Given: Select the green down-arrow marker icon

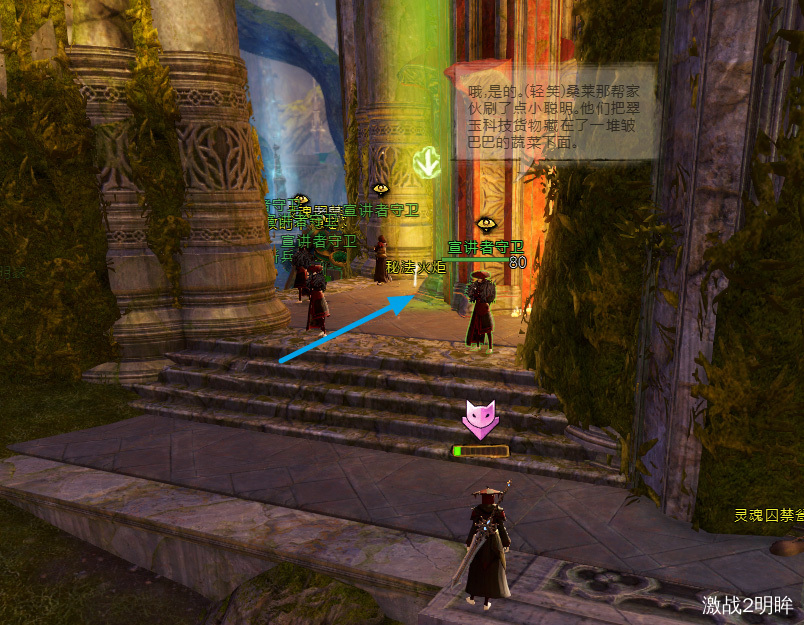Looking at the screenshot, I should tap(428, 161).
